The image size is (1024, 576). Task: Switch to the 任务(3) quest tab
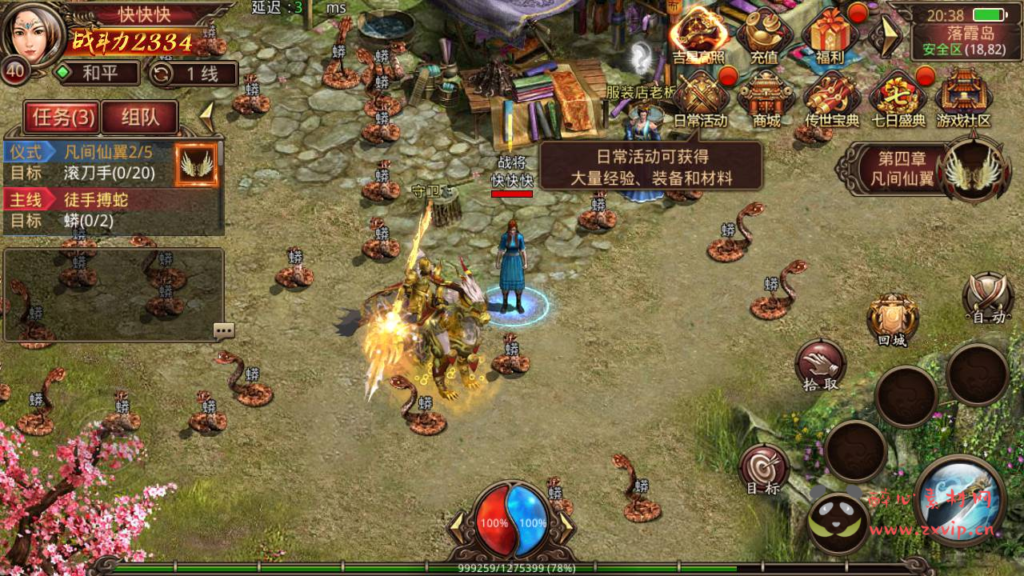pos(62,117)
